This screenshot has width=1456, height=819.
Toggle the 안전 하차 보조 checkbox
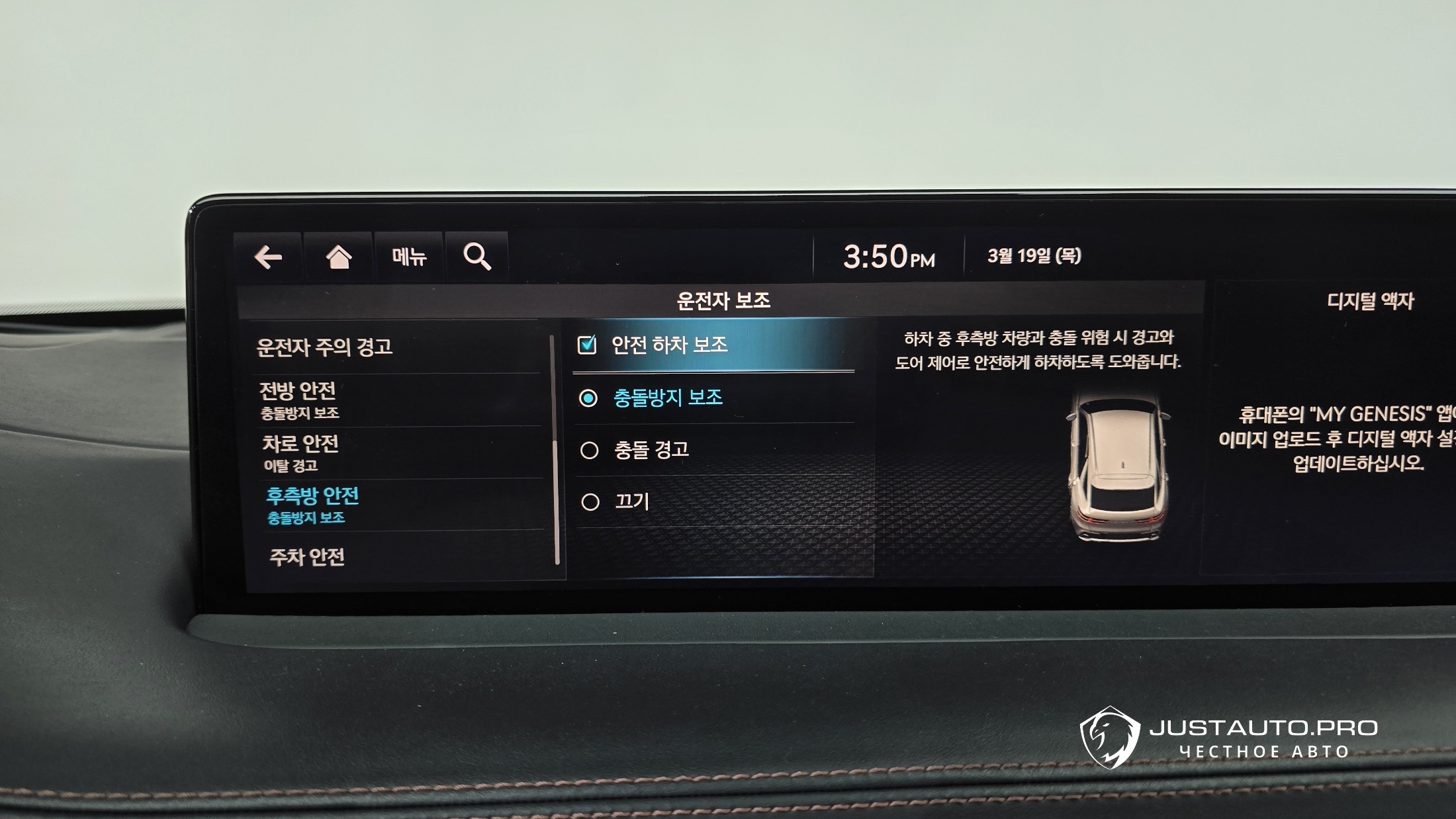pyautogui.click(x=587, y=345)
